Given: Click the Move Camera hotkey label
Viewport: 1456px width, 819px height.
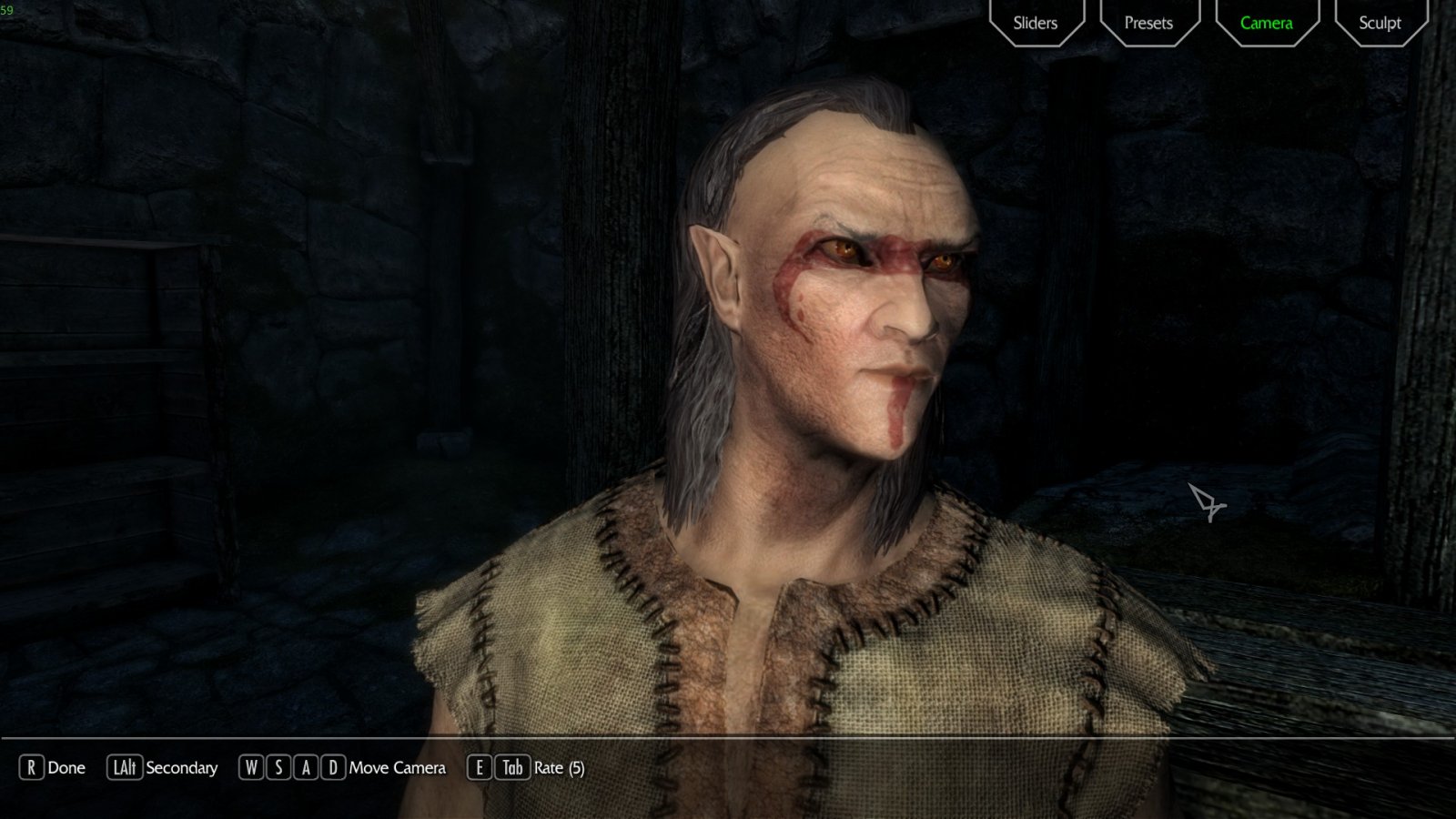Looking at the screenshot, I should coord(396,768).
